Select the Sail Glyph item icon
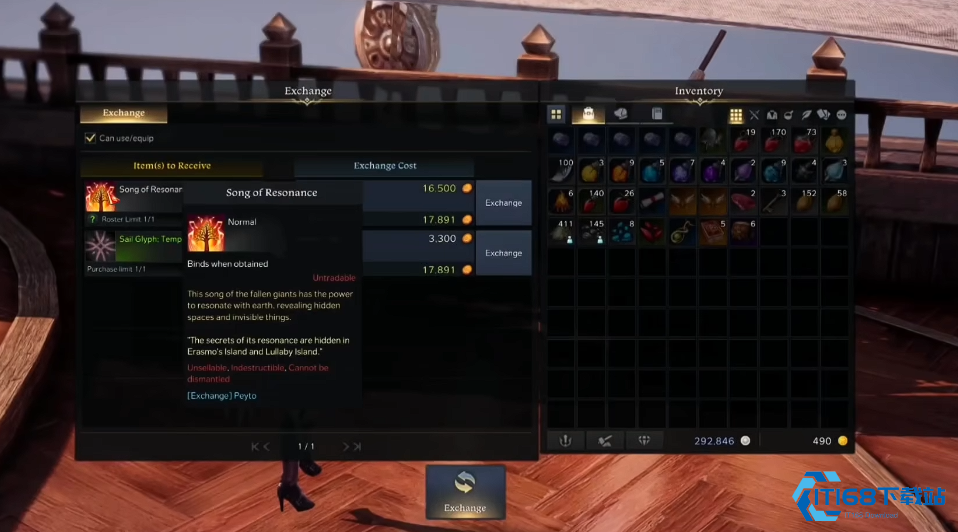958x532 pixels. coord(100,247)
